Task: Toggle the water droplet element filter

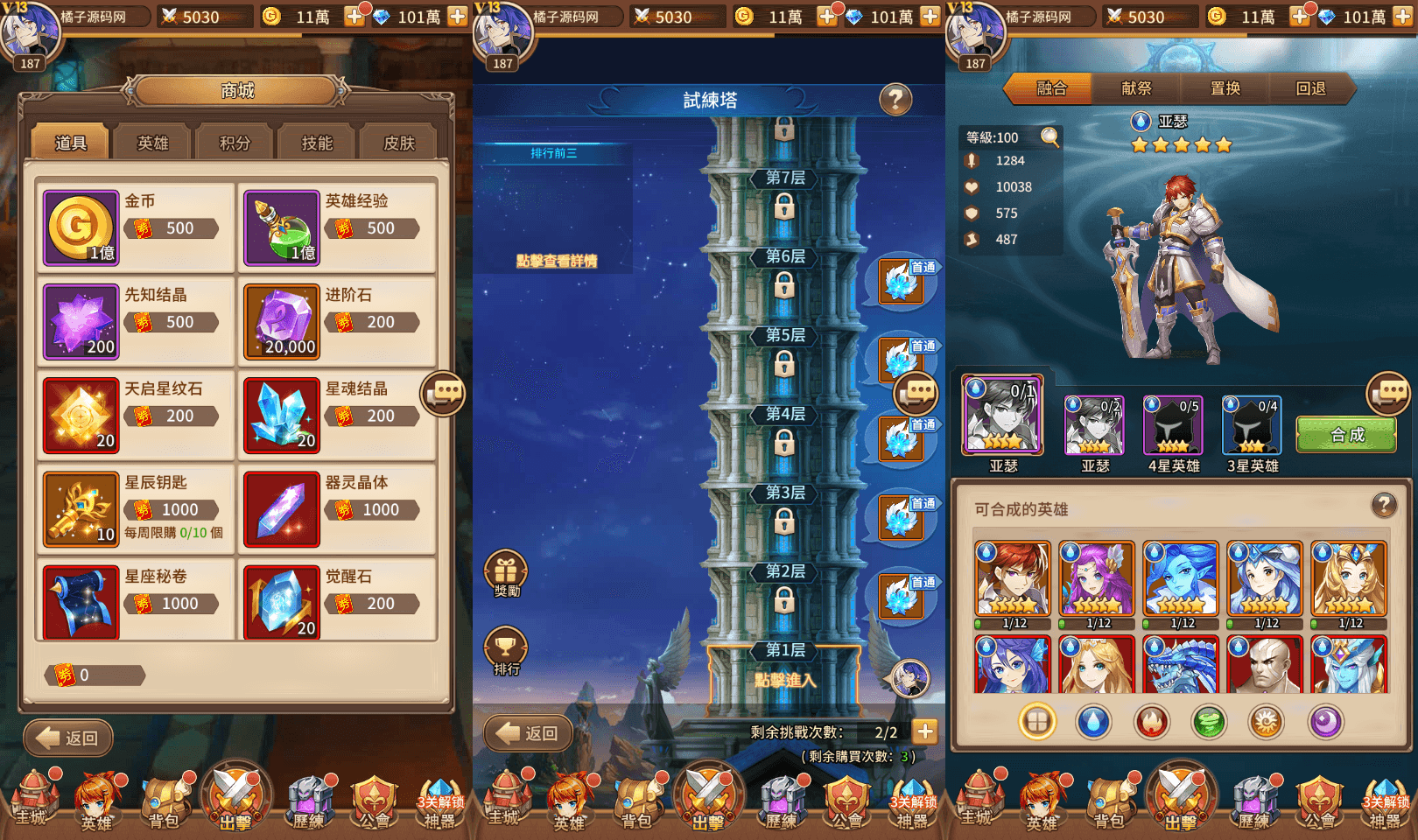Action: tap(1095, 722)
